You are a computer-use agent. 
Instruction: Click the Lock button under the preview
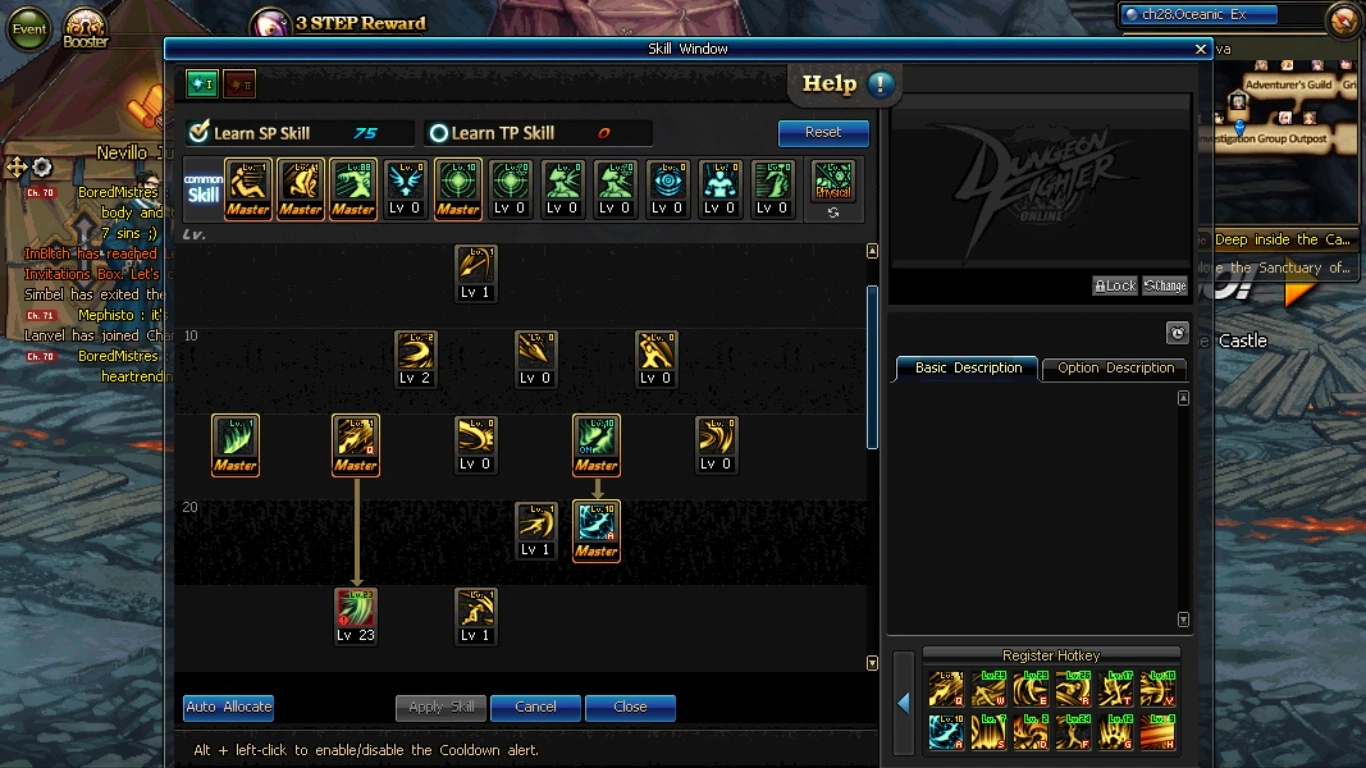point(1114,286)
